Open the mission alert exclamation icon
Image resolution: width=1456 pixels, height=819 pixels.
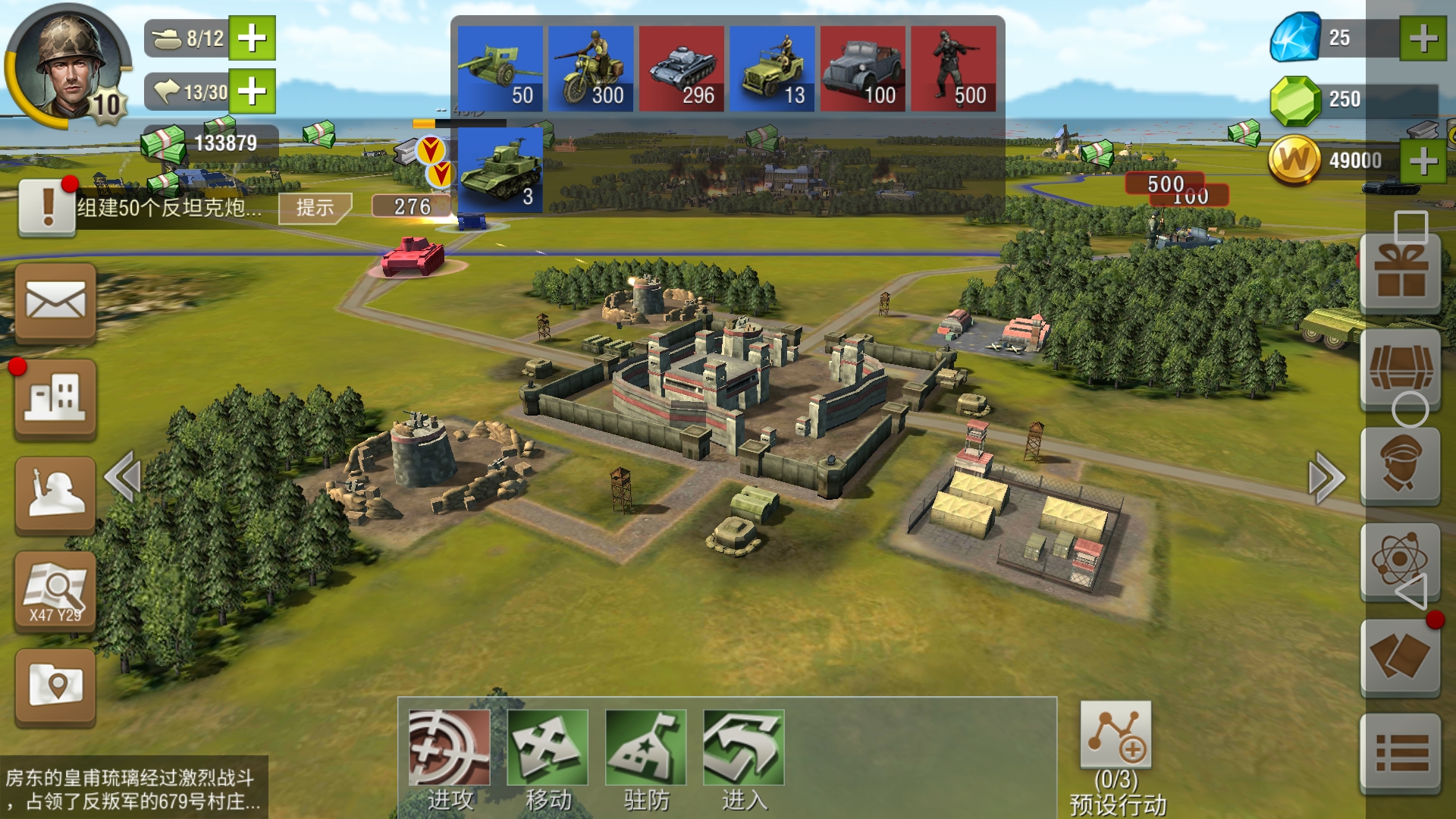(x=47, y=207)
